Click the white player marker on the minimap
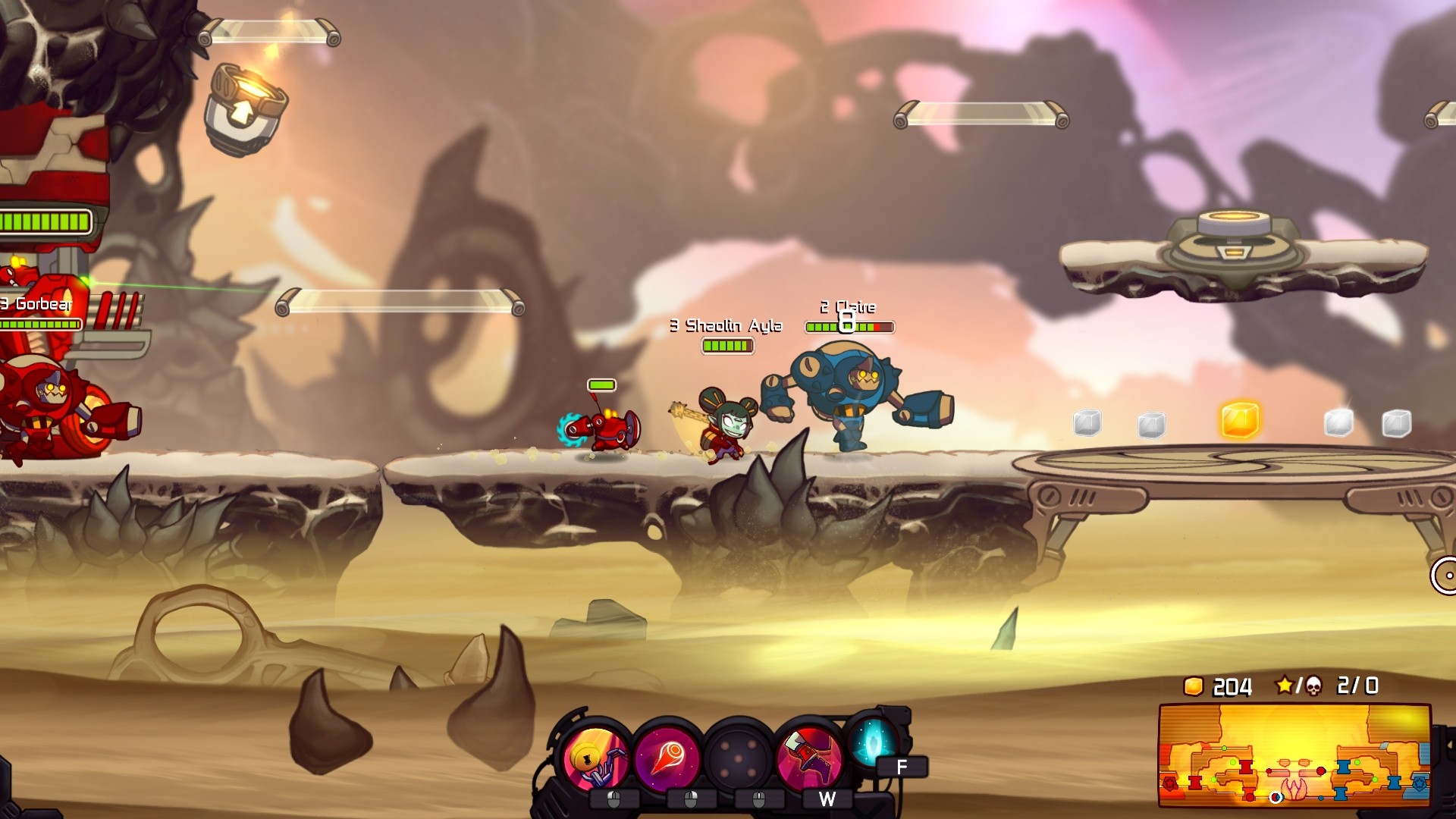The height and width of the screenshot is (819, 1456). tap(1275, 798)
